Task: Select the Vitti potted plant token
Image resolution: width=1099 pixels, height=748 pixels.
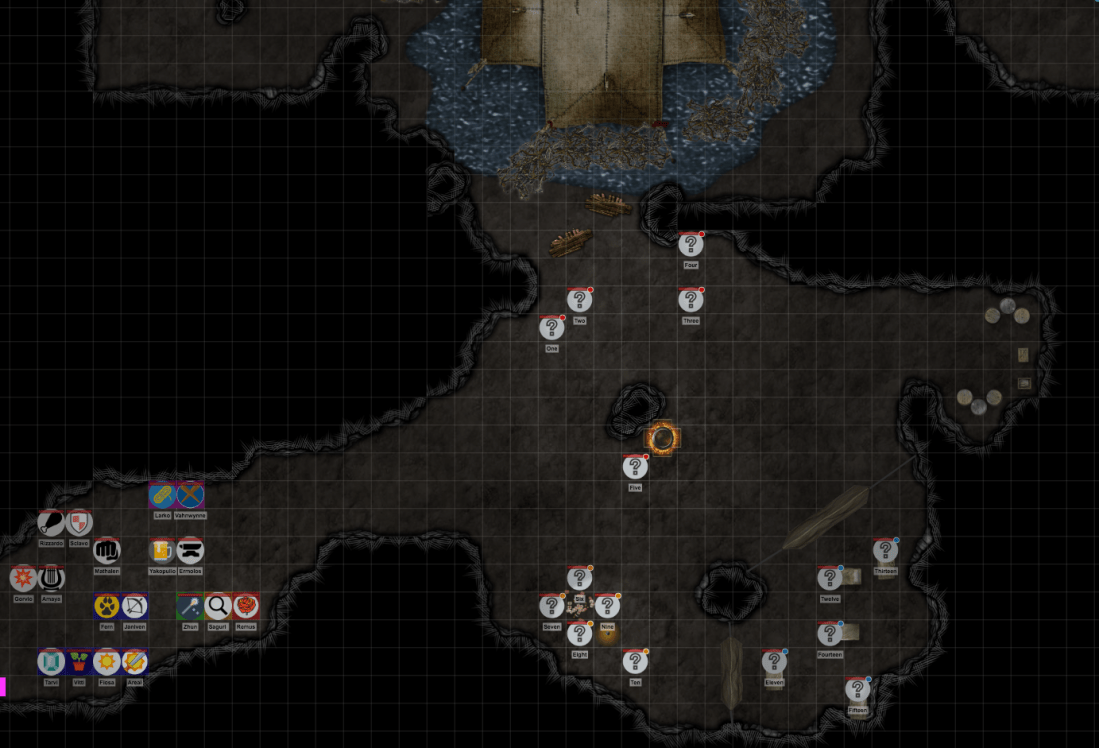Action: (79, 662)
